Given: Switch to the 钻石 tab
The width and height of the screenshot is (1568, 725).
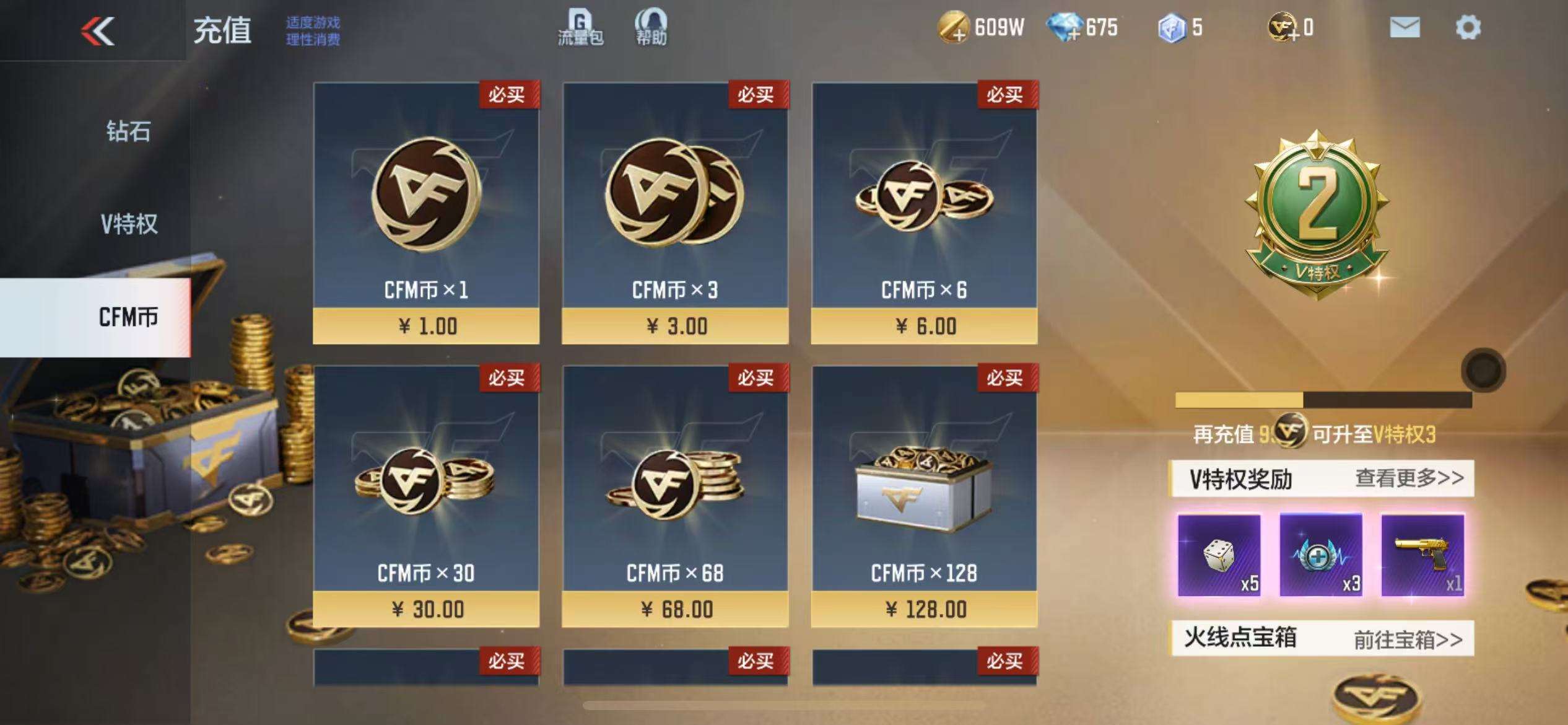Looking at the screenshot, I should (x=128, y=131).
